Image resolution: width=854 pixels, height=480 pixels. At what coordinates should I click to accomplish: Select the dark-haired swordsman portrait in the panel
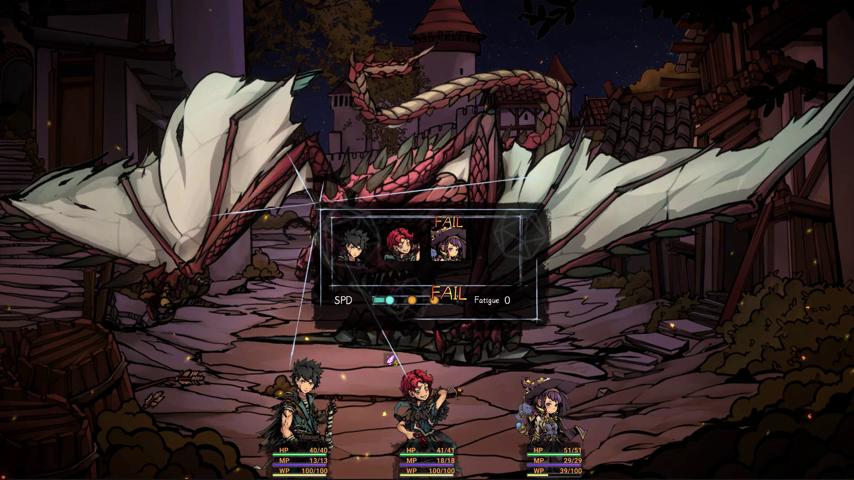click(x=355, y=243)
